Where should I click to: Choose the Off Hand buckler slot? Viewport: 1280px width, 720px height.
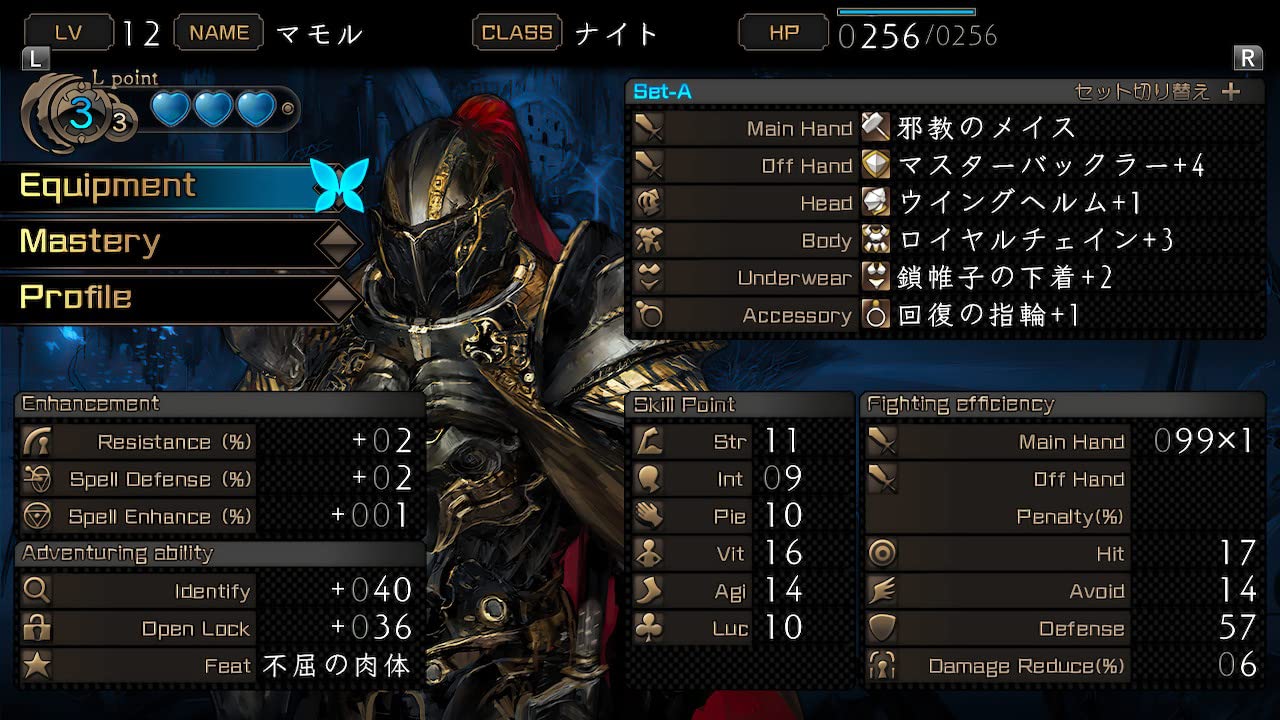tap(945, 166)
